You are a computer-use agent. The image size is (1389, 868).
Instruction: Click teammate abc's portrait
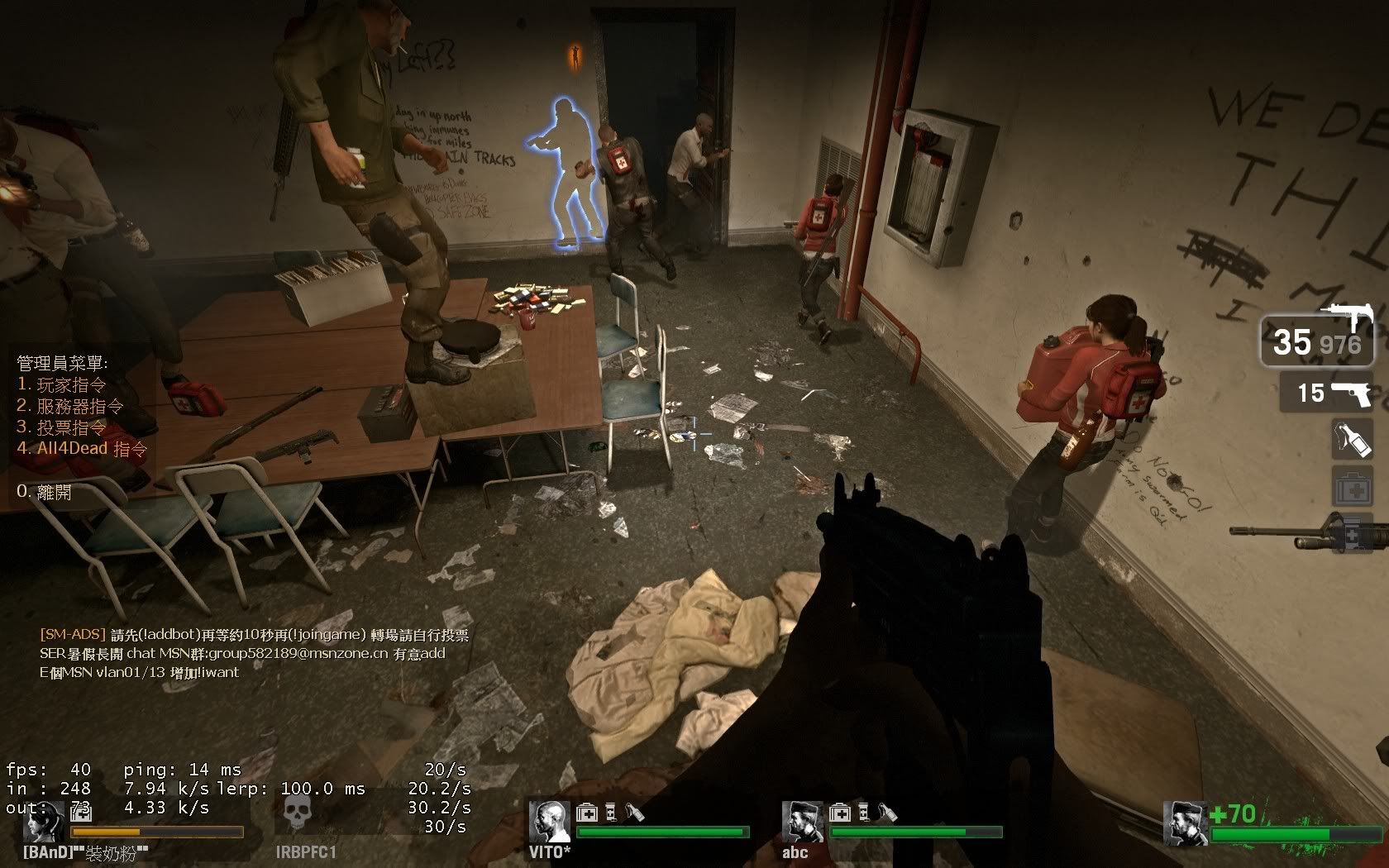tap(802, 822)
